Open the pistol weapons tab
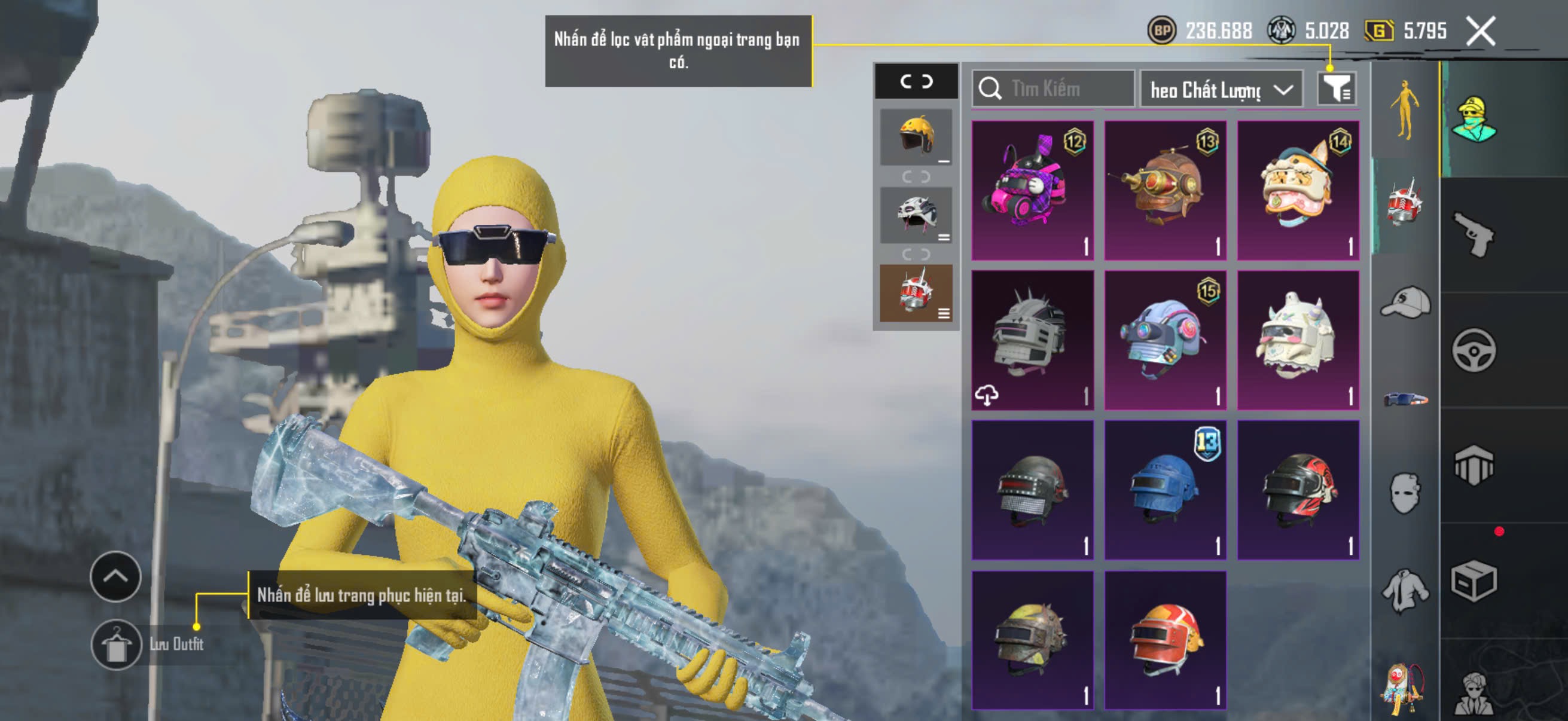 [1473, 235]
